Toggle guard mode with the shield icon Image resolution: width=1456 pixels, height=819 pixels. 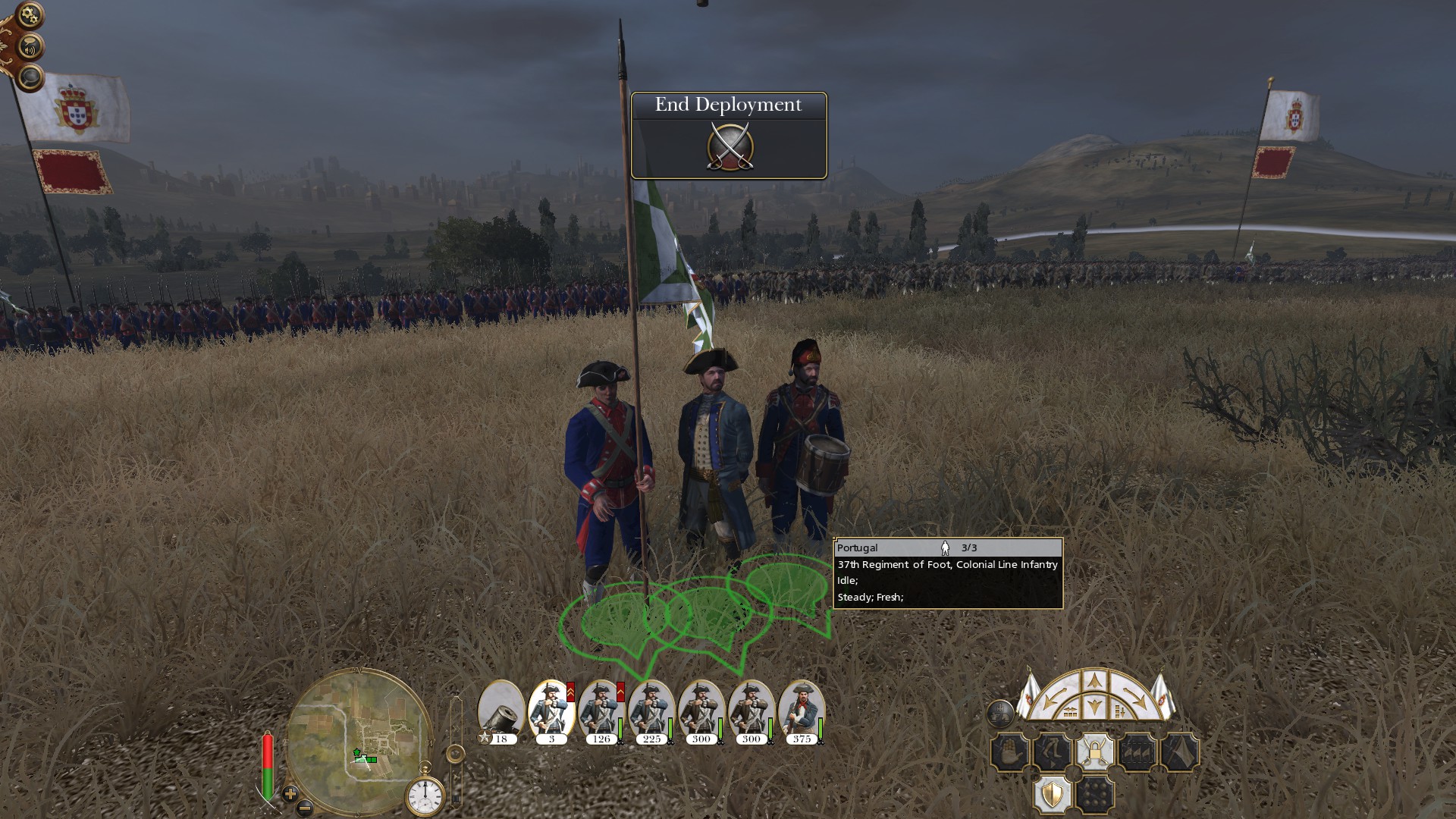pos(1052,794)
